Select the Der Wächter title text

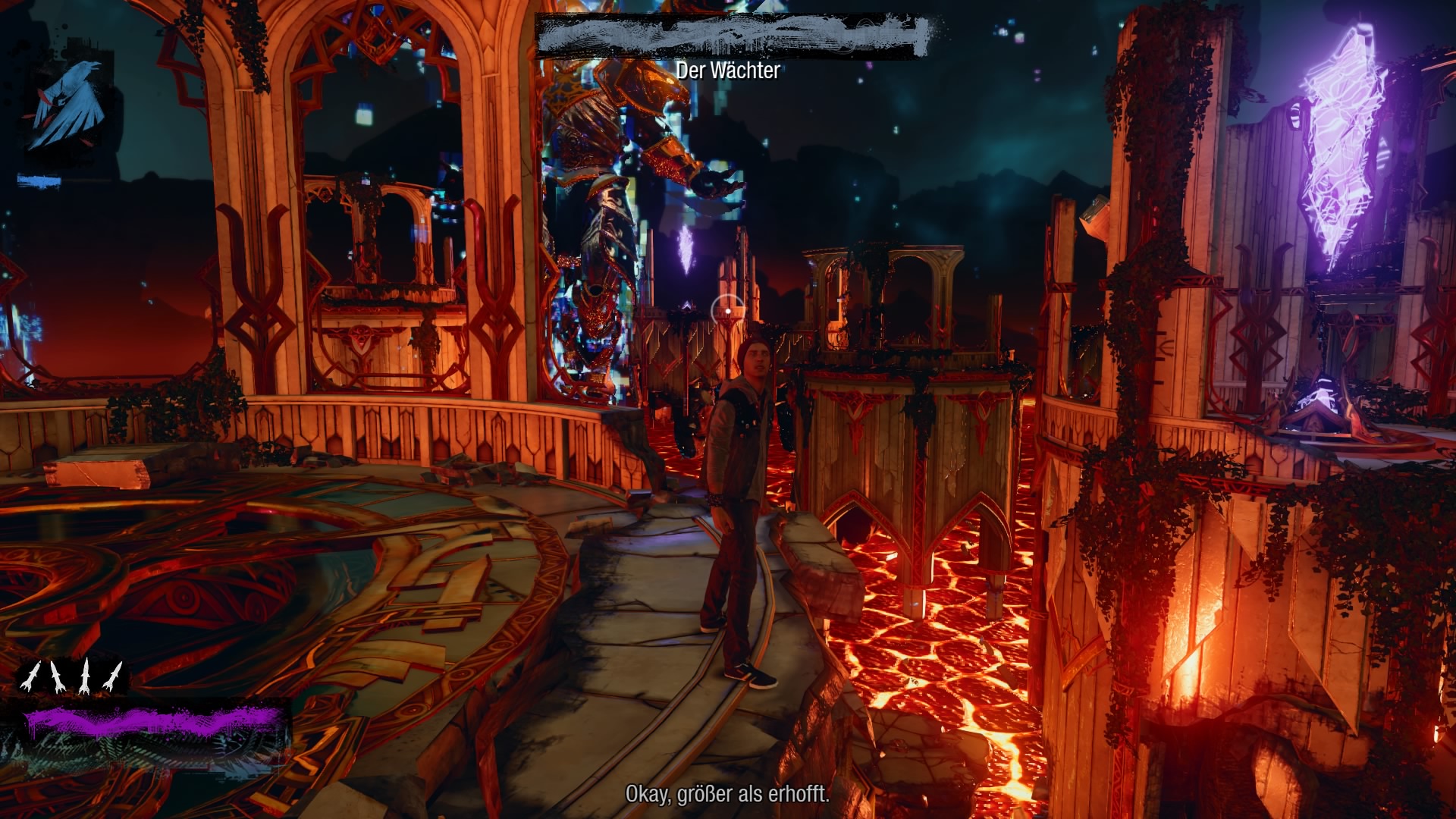728,71
